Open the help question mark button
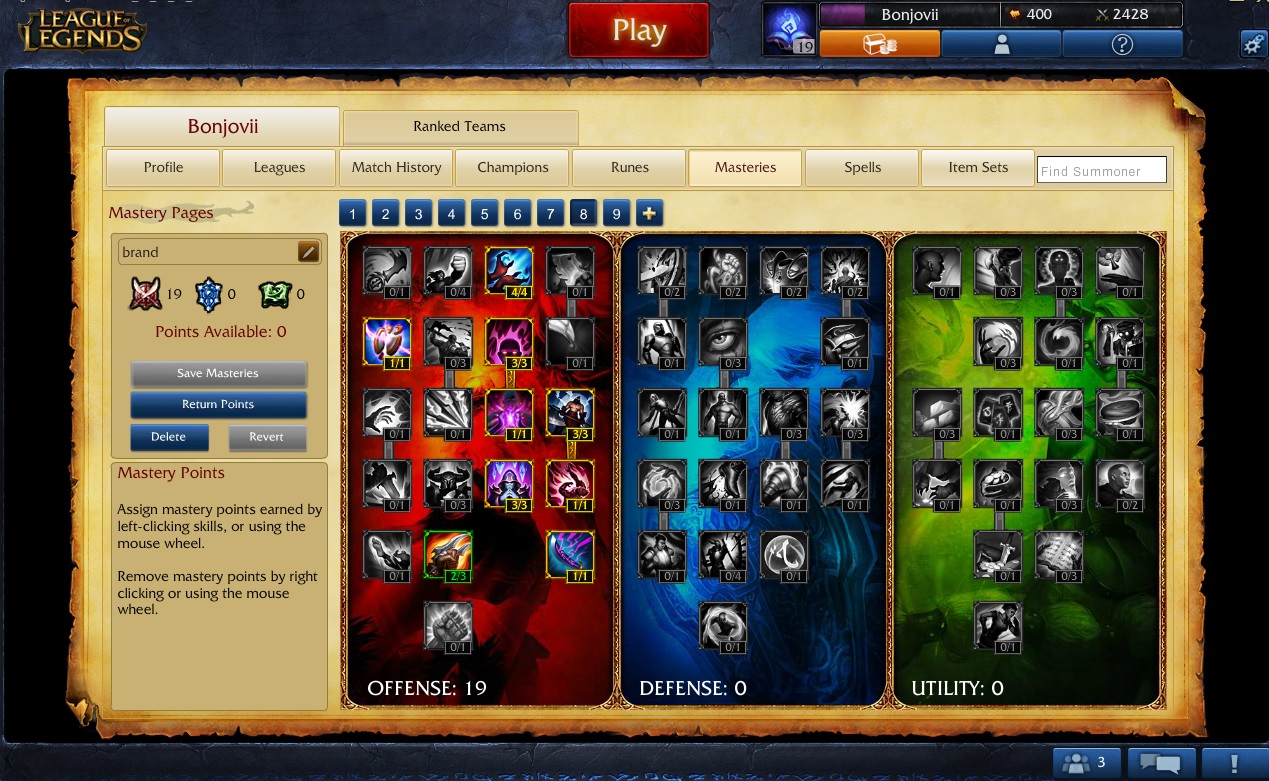The image size is (1269, 781). pos(1121,44)
